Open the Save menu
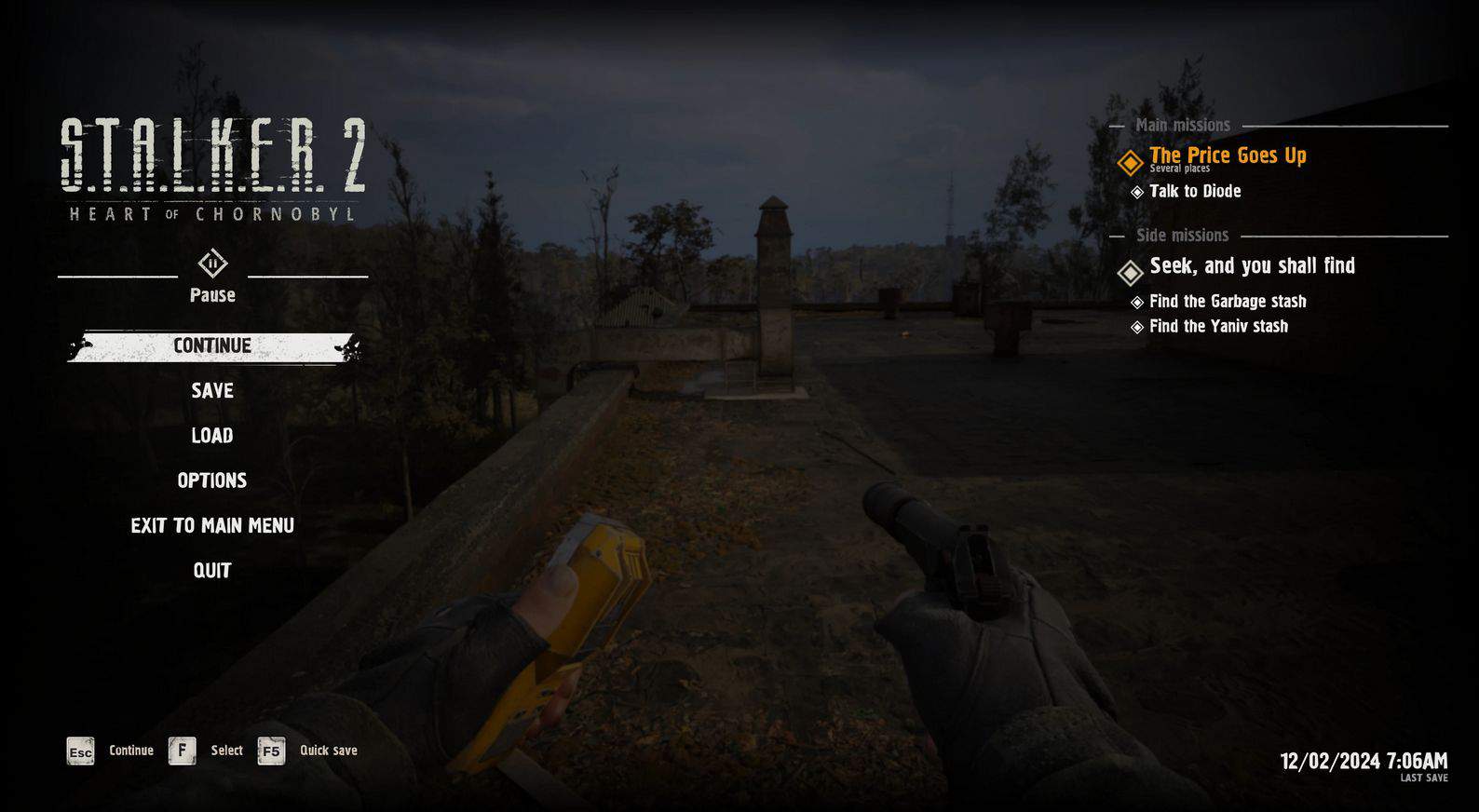The height and width of the screenshot is (812, 1479). tap(212, 391)
